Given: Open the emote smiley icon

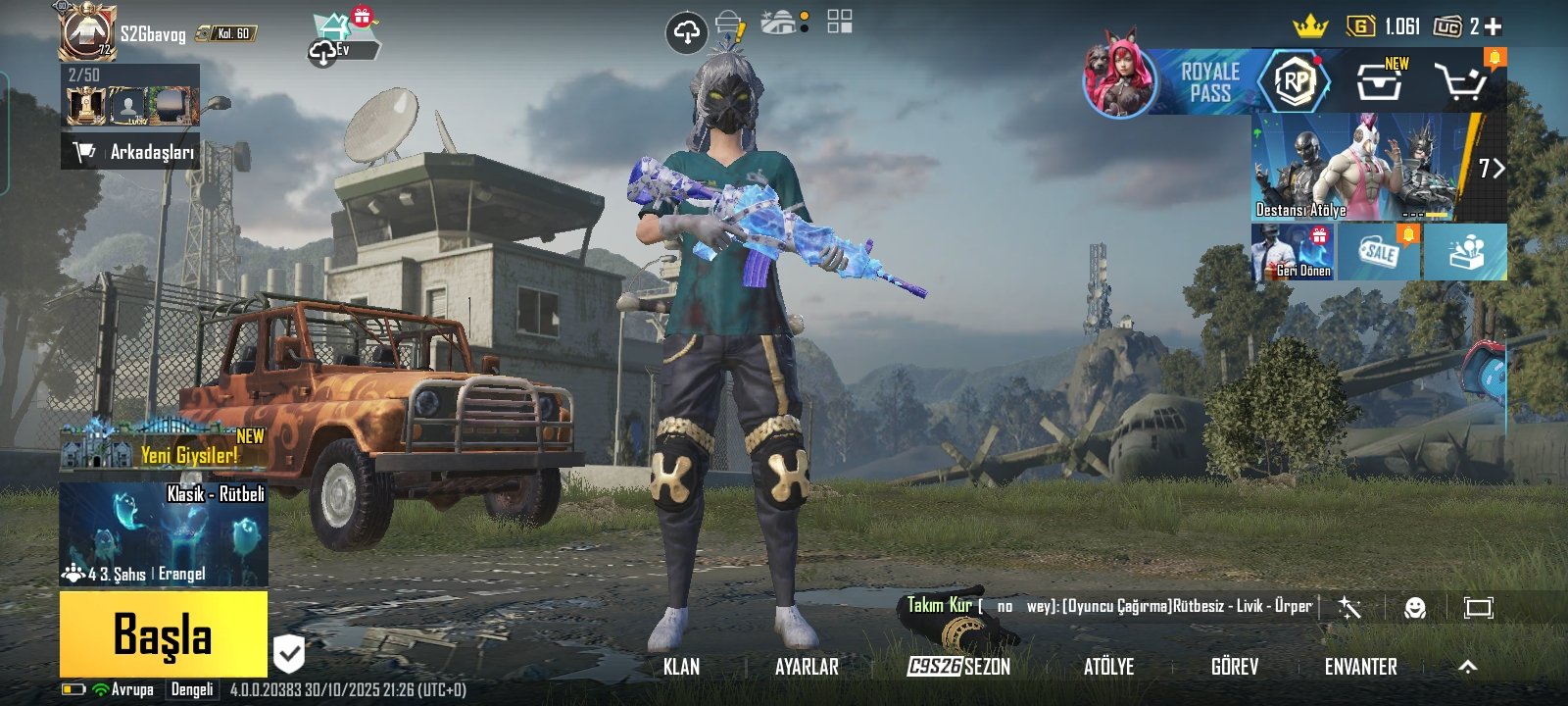Looking at the screenshot, I should pos(1414,608).
